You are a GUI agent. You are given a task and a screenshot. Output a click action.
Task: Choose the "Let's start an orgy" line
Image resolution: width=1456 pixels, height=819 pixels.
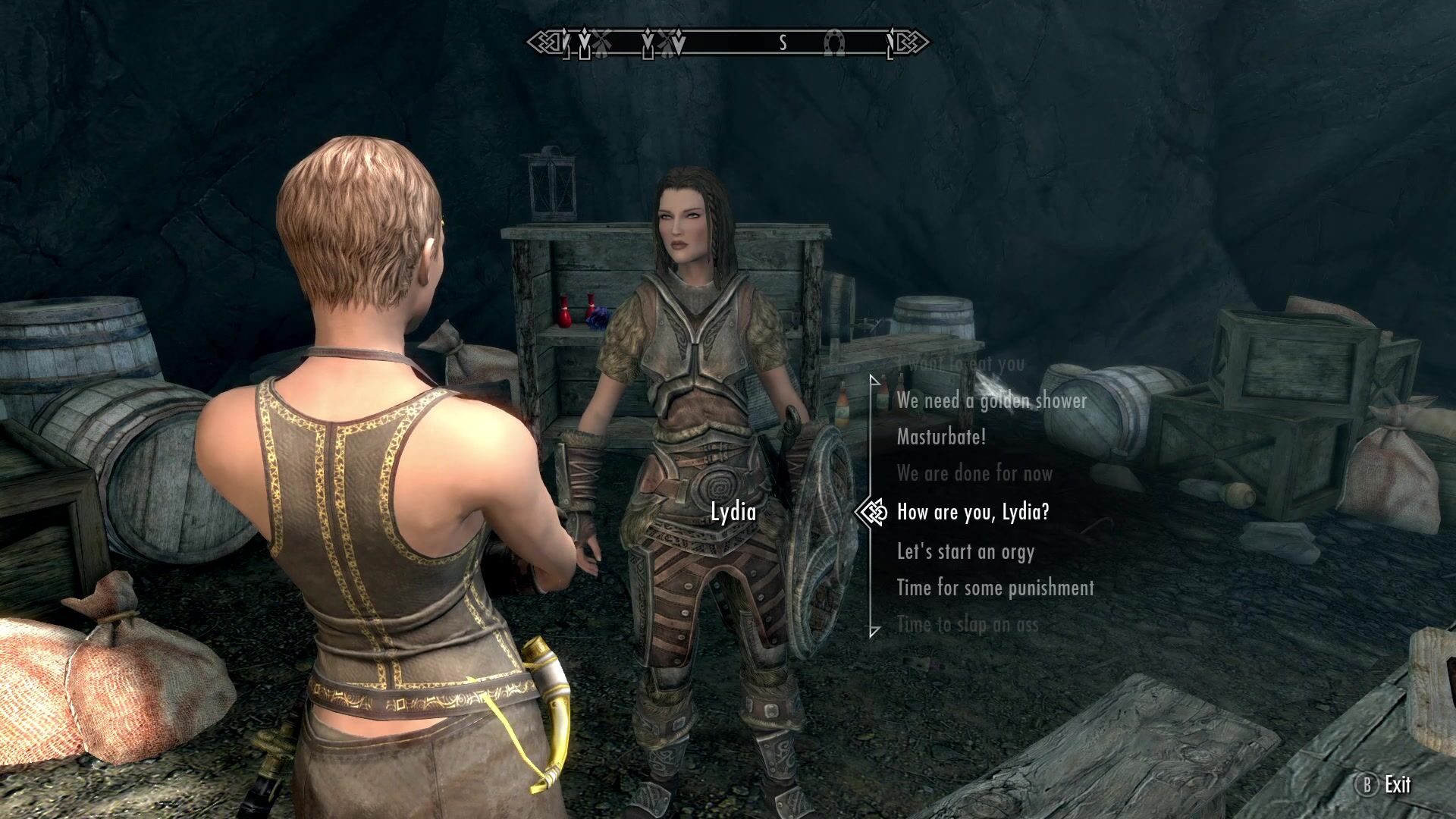(965, 551)
